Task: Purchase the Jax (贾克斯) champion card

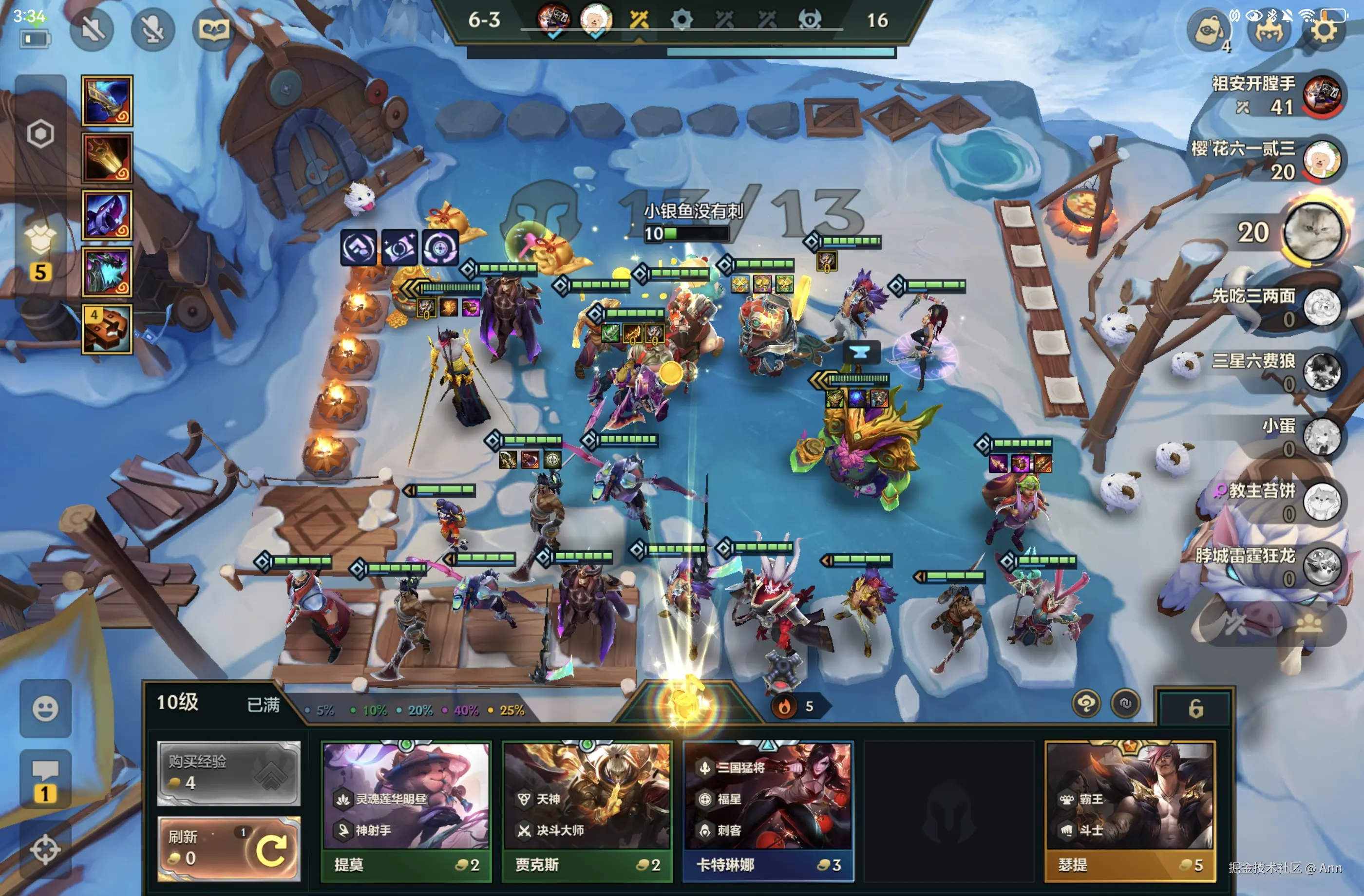Action: 587,811
